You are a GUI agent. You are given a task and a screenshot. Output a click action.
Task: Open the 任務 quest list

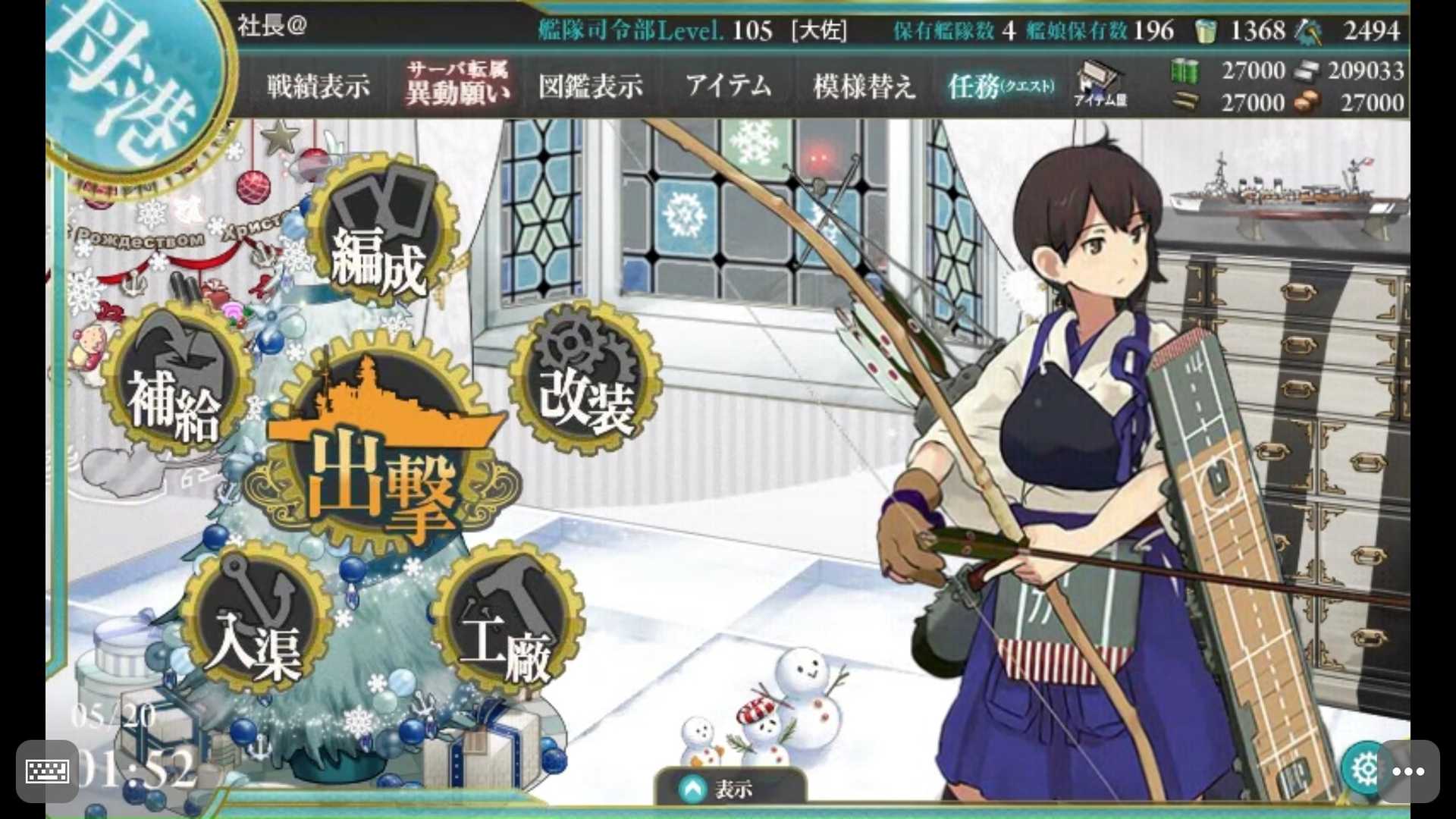pyautogui.click(x=999, y=86)
